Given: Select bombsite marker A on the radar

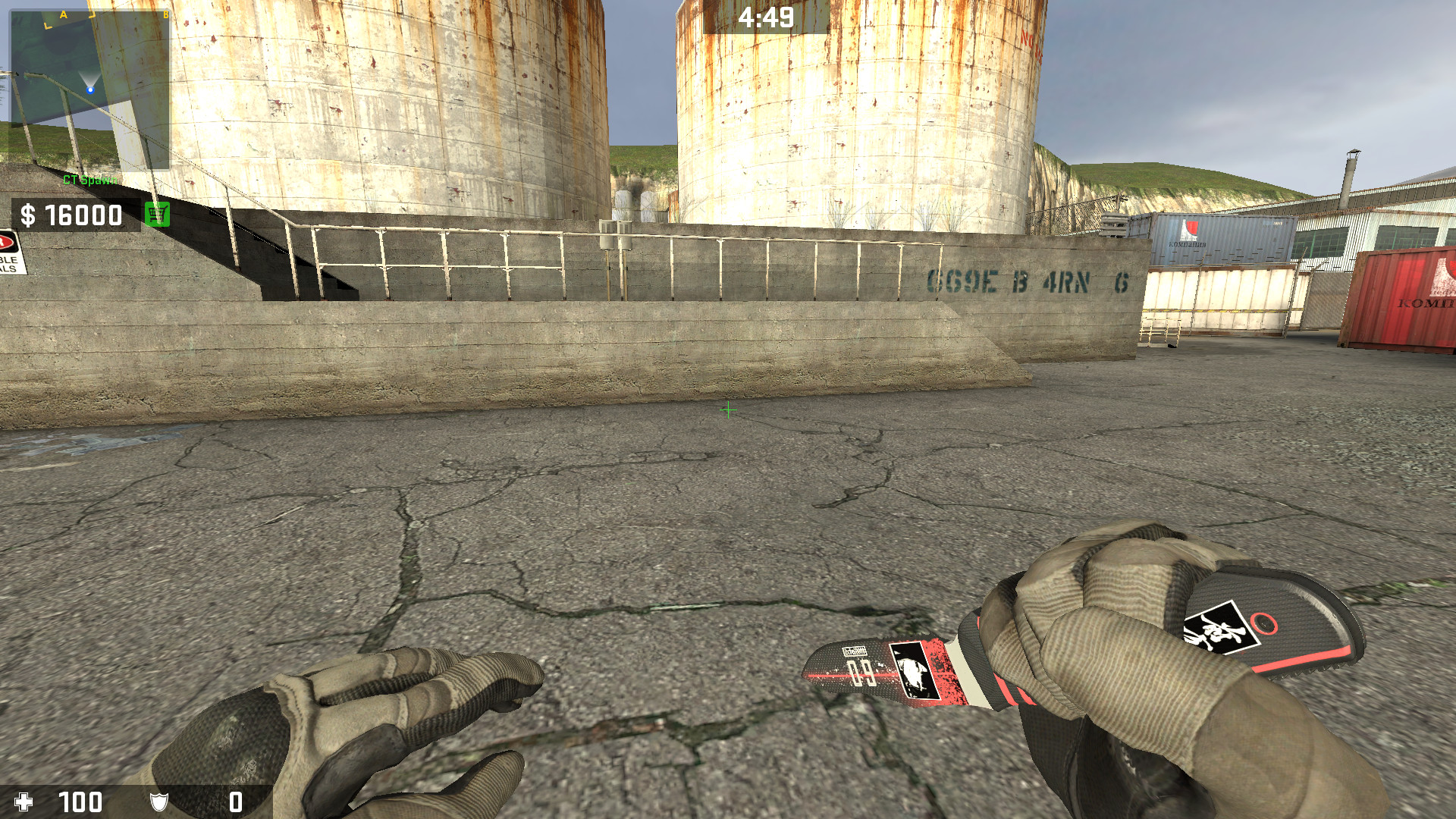Looking at the screenshot, I should 64,14.
